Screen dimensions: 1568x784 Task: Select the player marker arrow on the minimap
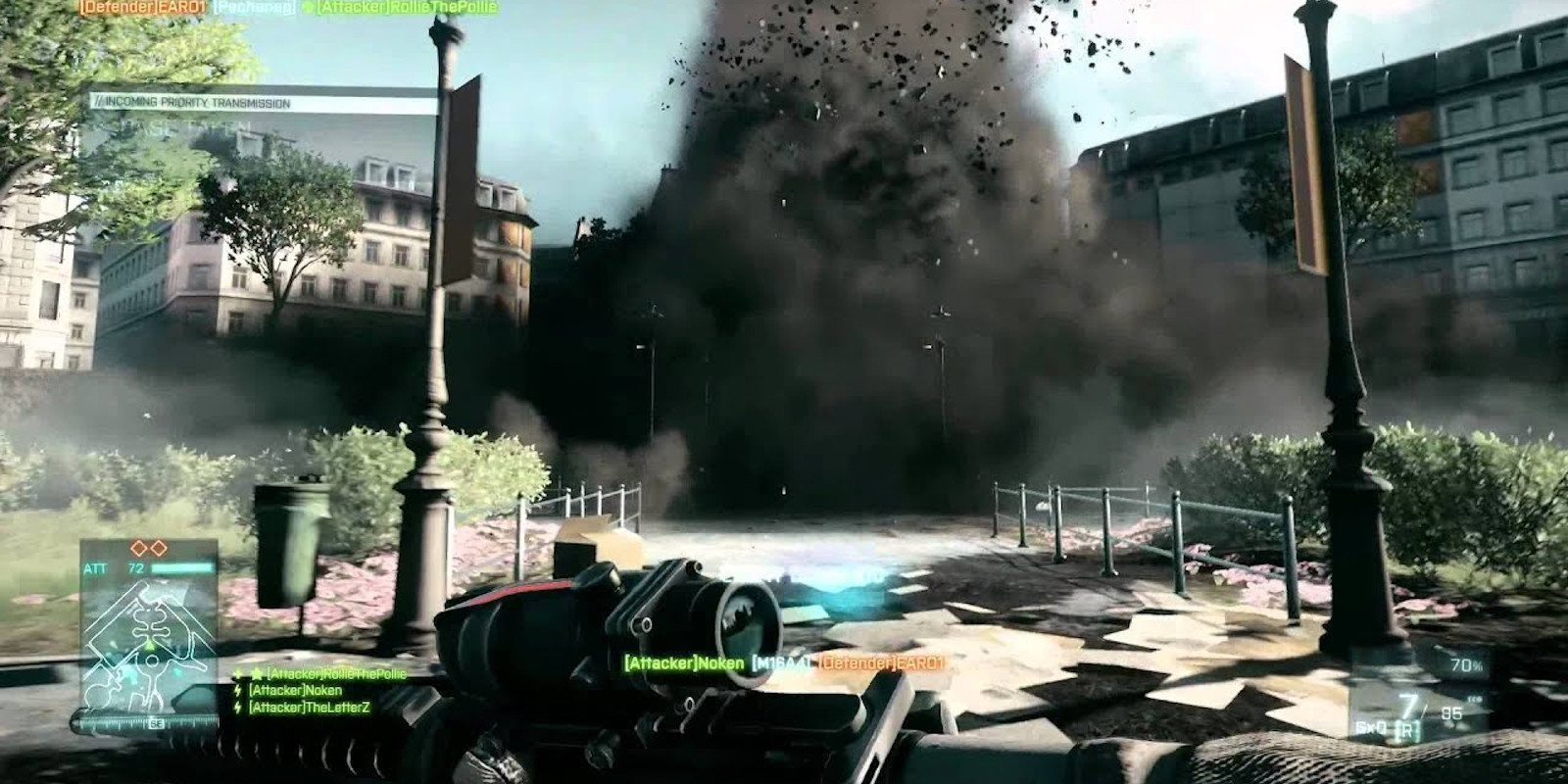(150, 645)
